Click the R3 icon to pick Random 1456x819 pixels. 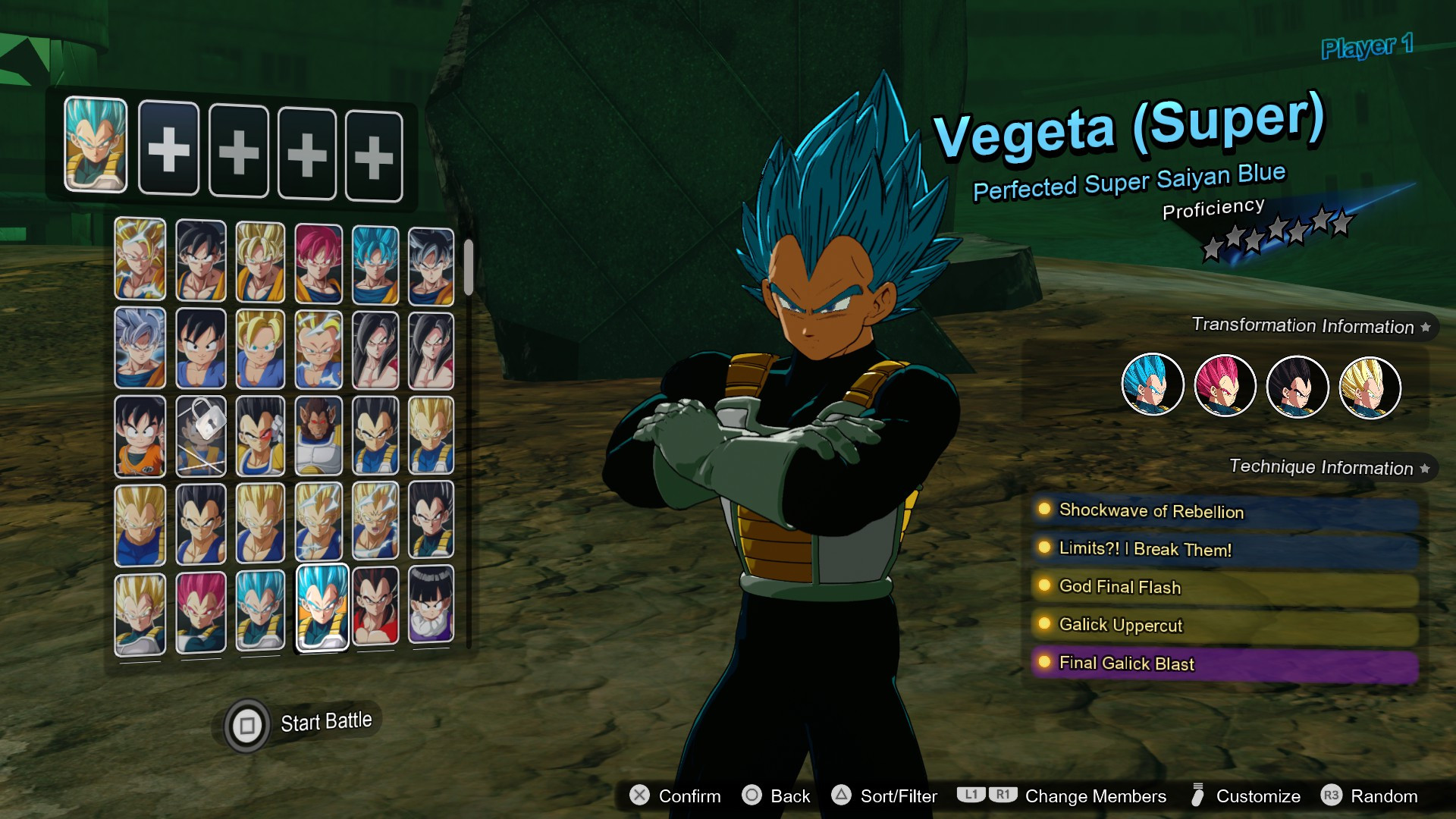(x=1332, y=796)
